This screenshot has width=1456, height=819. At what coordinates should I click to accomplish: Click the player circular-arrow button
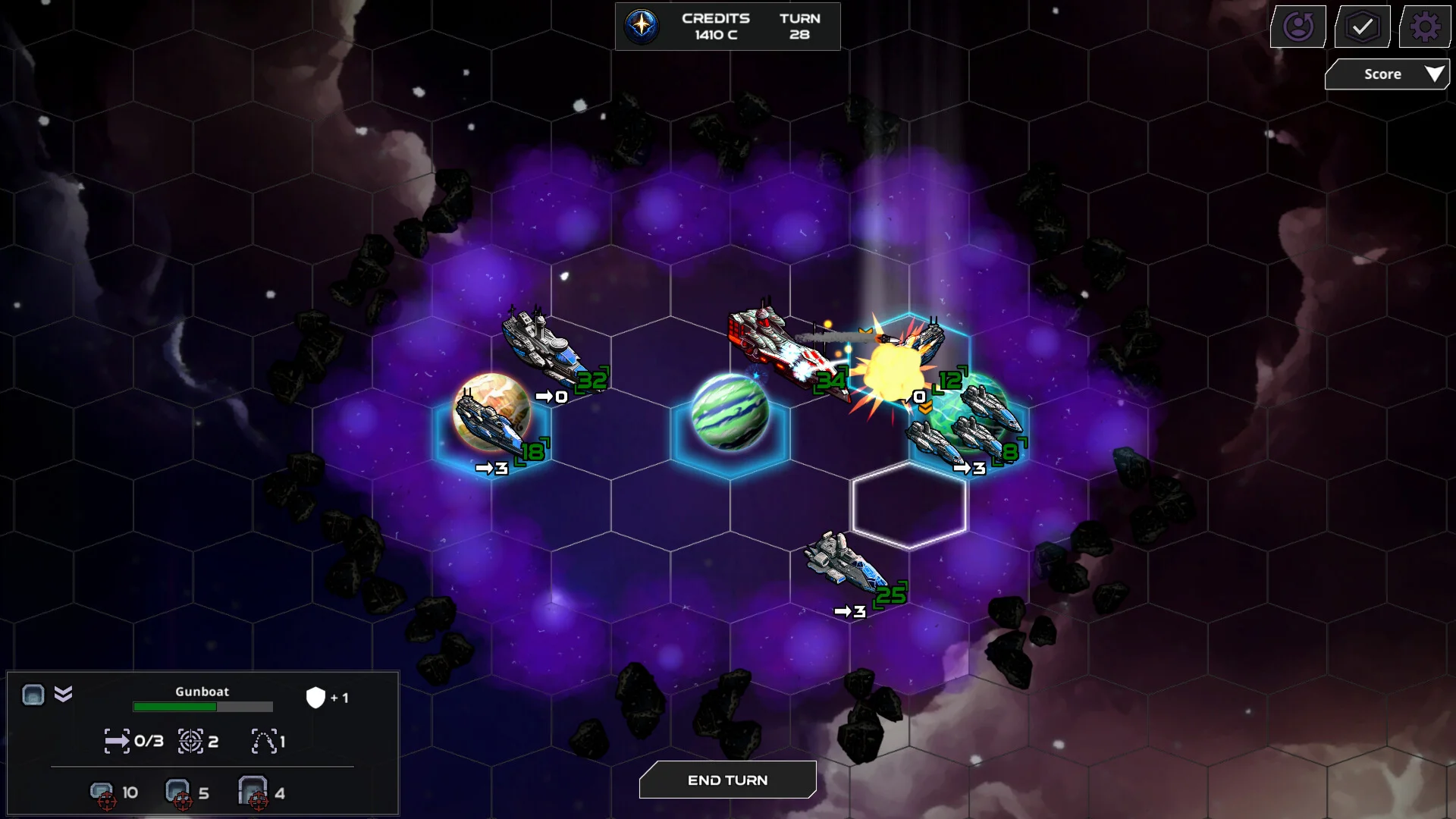[1298, 27]
